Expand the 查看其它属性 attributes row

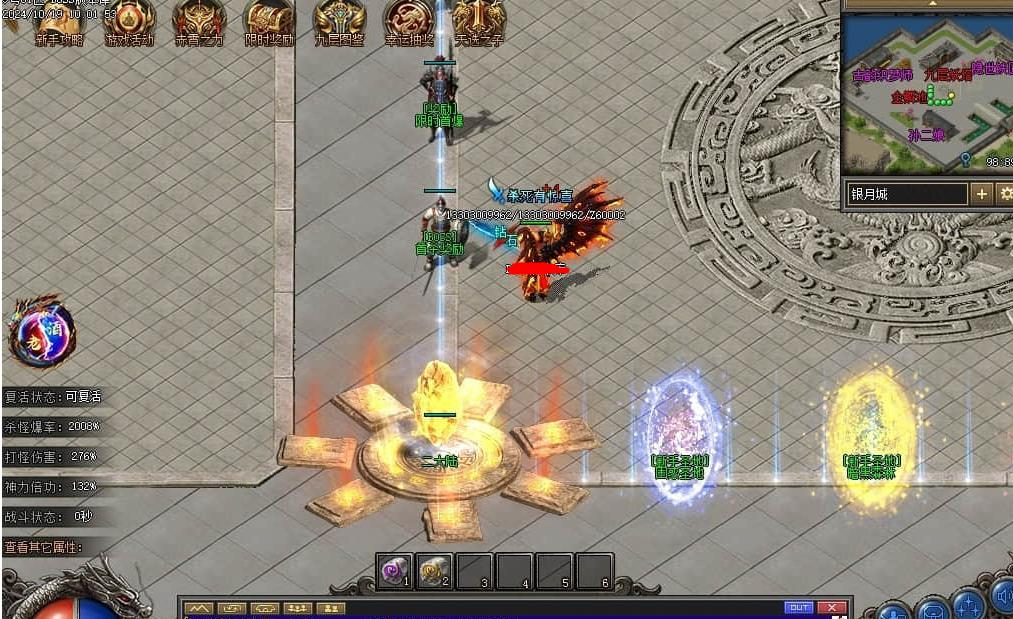pyautogui.click(x=56, y=547)
